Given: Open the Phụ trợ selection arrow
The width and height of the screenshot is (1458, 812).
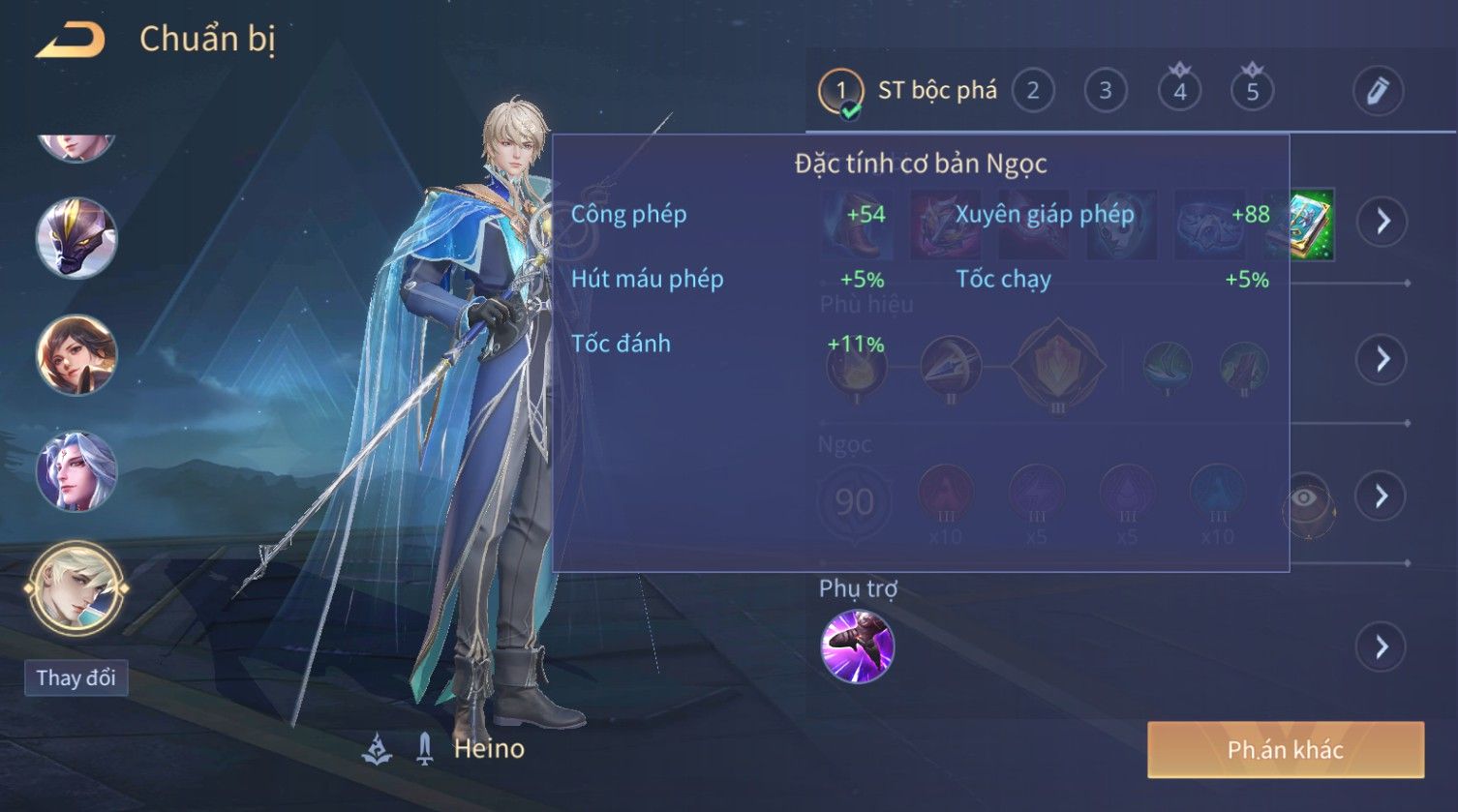Looking at the screenshot, I should 1382,647.
